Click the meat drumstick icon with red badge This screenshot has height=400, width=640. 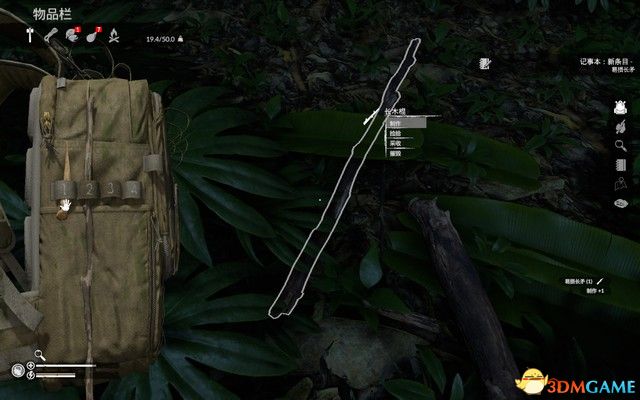91,37
